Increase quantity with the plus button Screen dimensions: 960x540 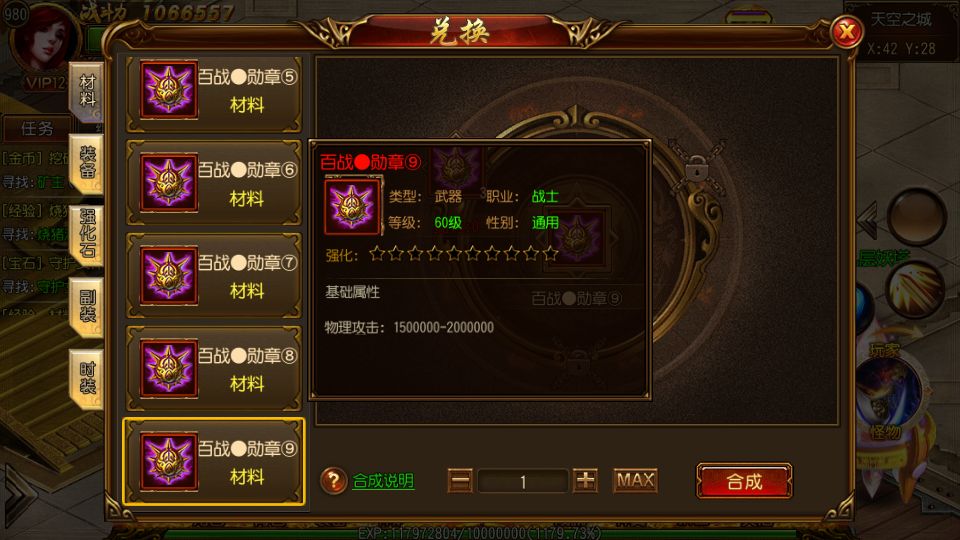(x=586, y=481)
